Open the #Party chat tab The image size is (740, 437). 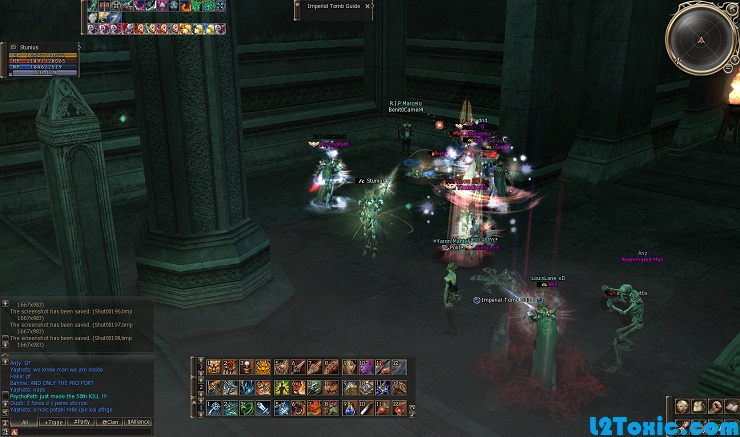82,422
